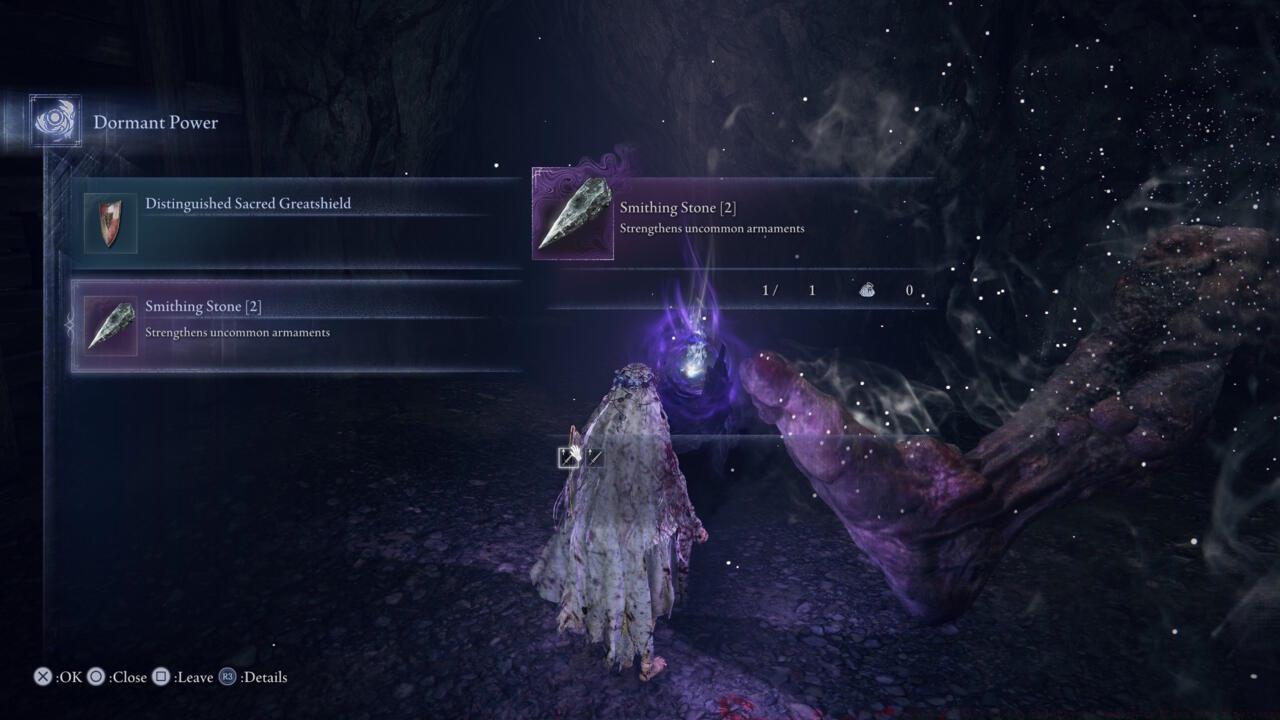The image size is (1280, 720).
Task: Open Details from the bottom prompt bar
Action: pos(261,677)
